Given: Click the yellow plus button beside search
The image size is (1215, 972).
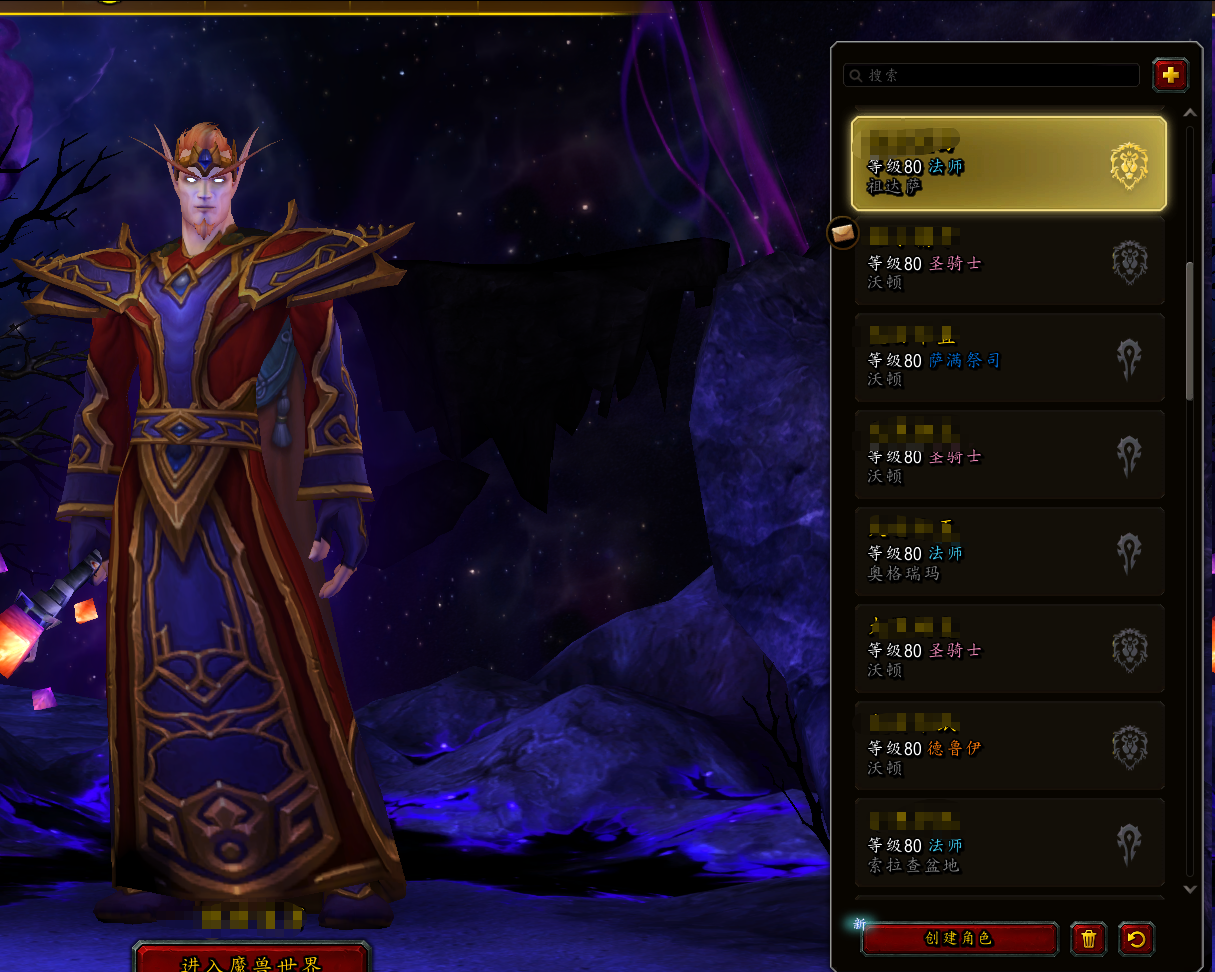Looking at the screenshot, I should pos(1170,75).
